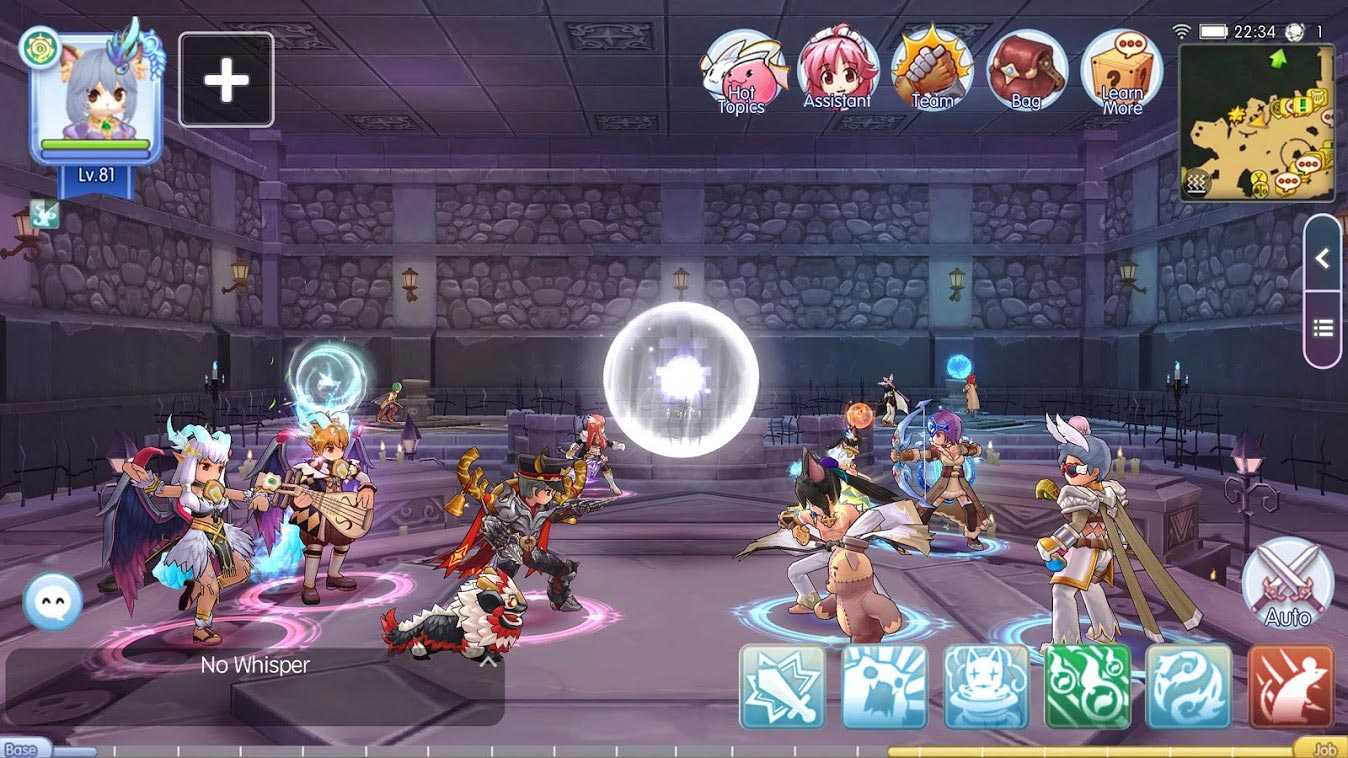The height and width of the screenshot is (758, 1348).
Task: Toggle the Auto battle button
Action: click(1287, 584)
